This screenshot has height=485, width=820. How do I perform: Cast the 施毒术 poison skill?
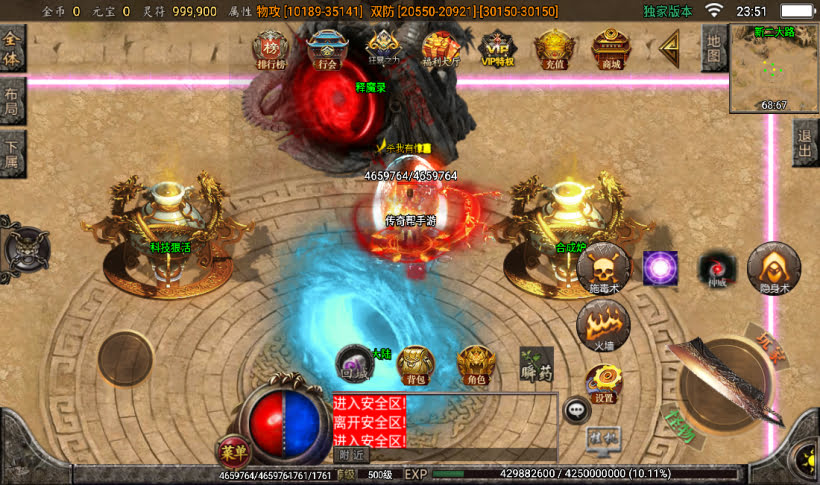coord(605,268)
